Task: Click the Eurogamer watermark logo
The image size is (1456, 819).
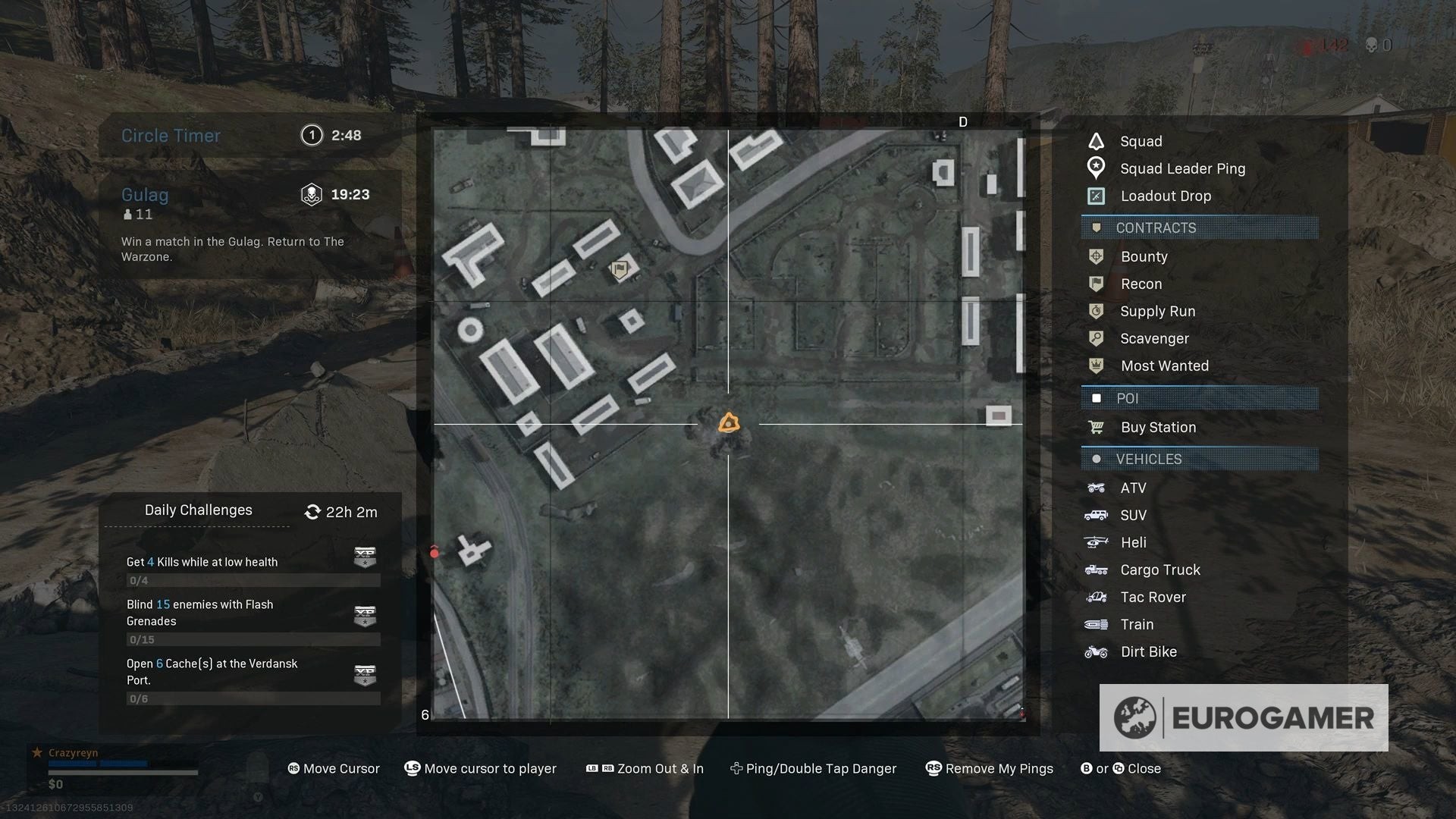Action: (x=1244, y=717)
